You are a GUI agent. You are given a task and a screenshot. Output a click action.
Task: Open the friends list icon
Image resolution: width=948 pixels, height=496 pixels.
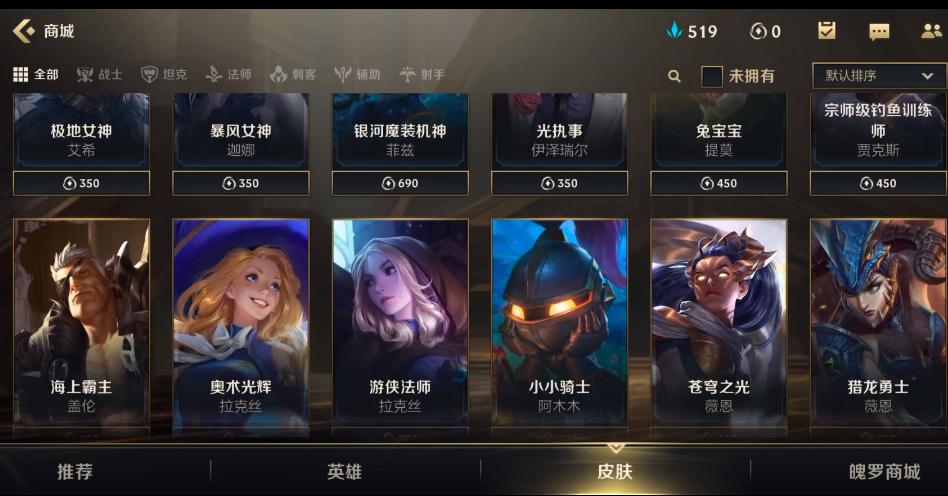click(x=931, y=31)
